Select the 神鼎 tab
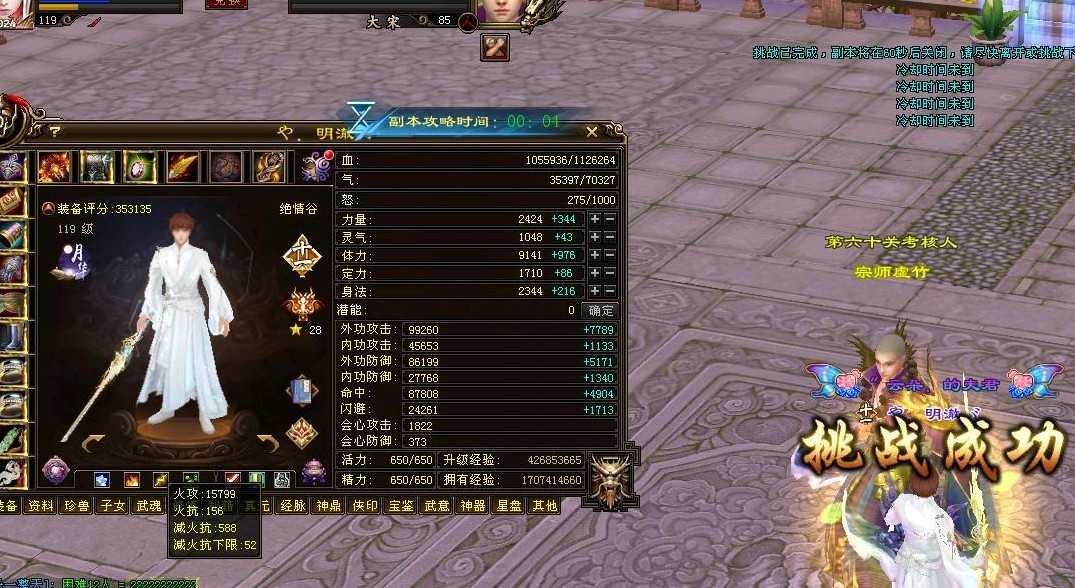This screenshot has width=1075, height=588. pyautogui.click(x=329, y=506)
